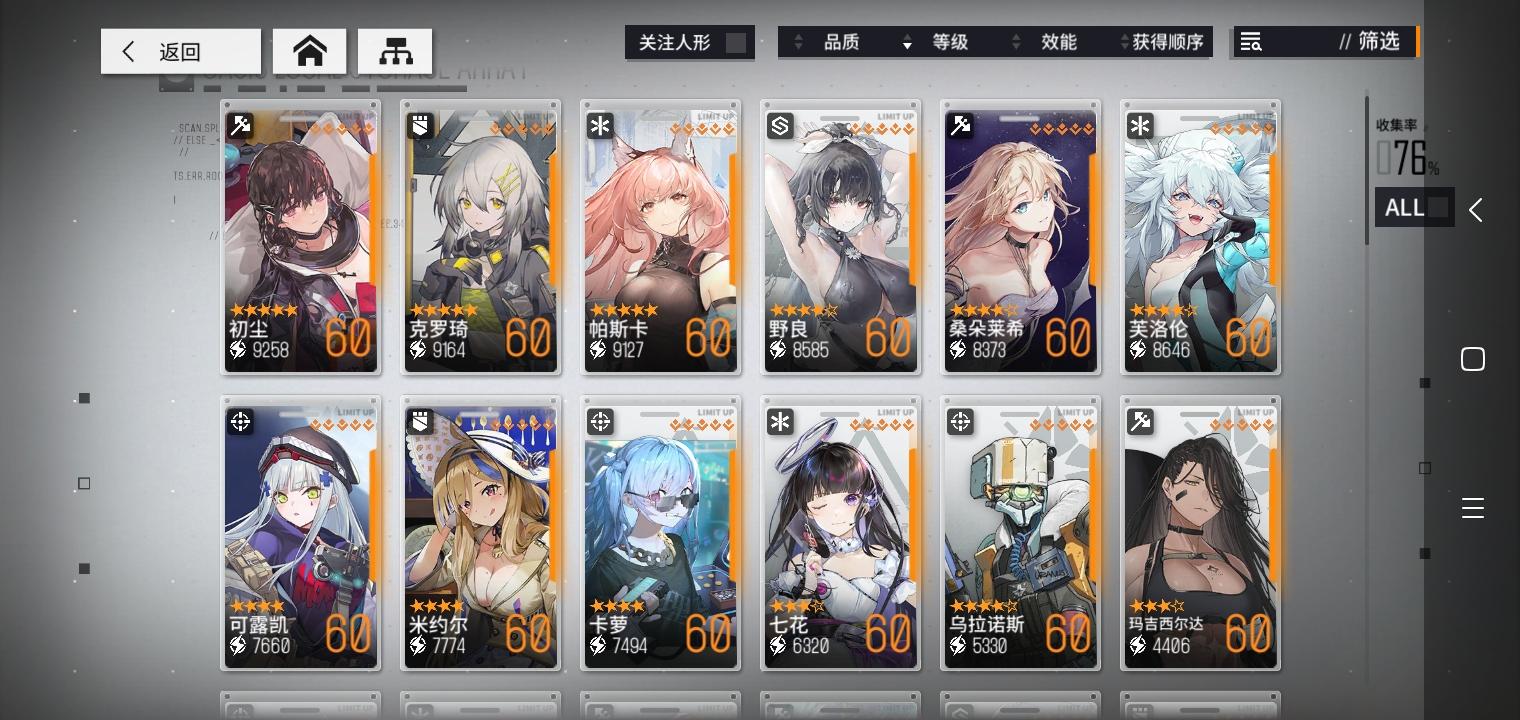
Task: Click the home icon in the top toolbar
Action: [309, 50]
